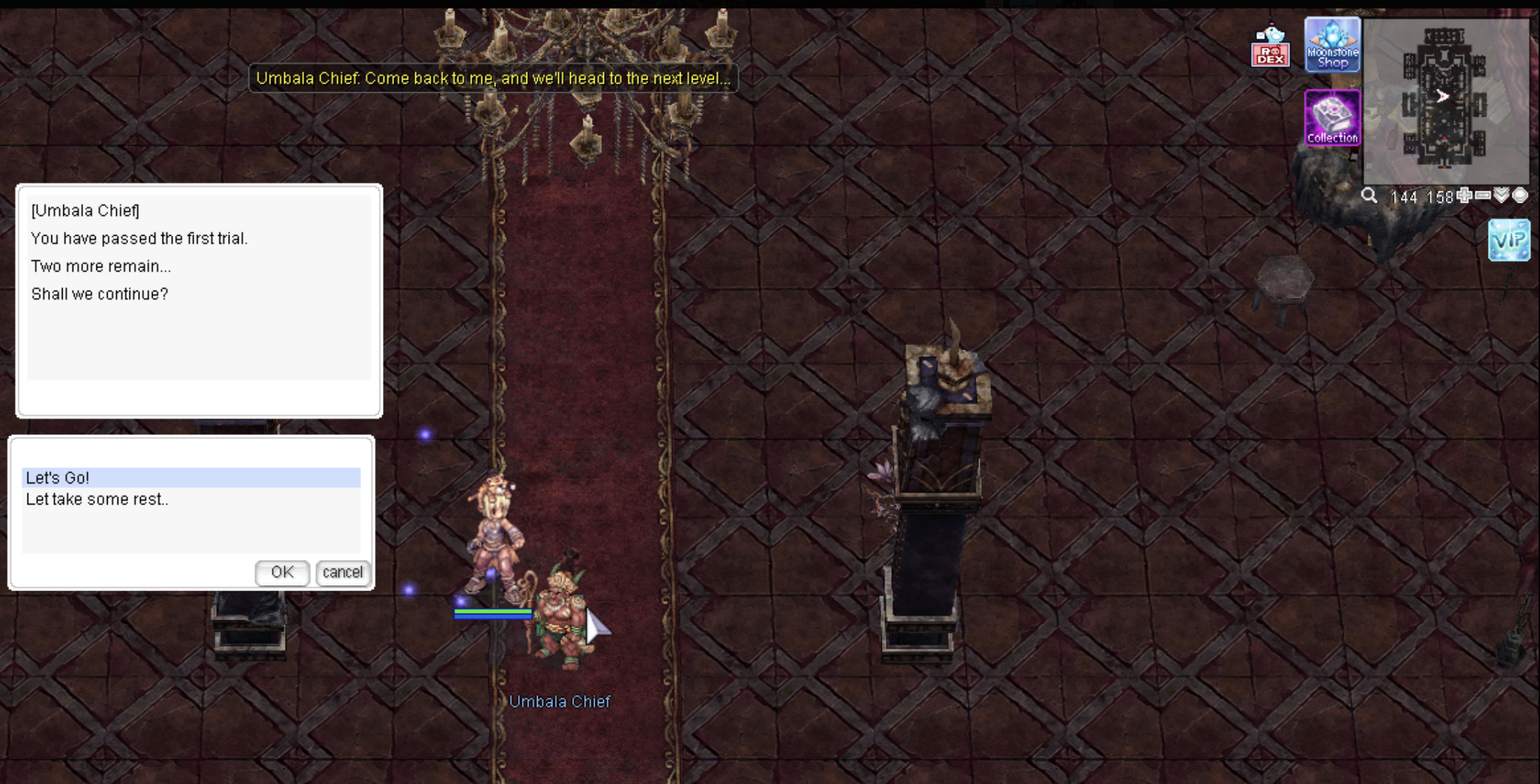Open the VIP menu

point(1509,240)
